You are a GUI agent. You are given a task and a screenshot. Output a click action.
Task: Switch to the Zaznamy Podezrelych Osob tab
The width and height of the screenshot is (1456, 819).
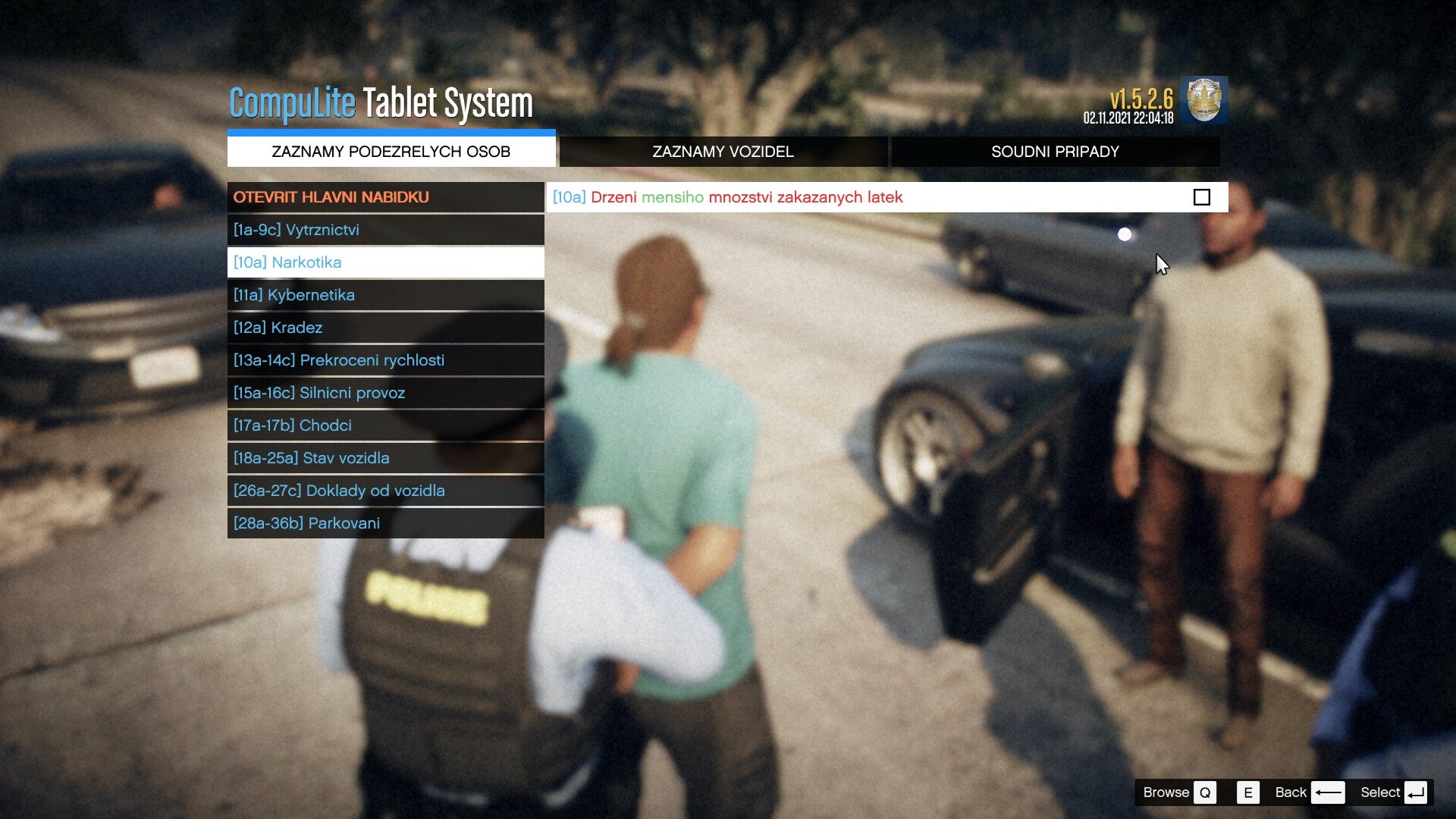[x=391, y=152]
